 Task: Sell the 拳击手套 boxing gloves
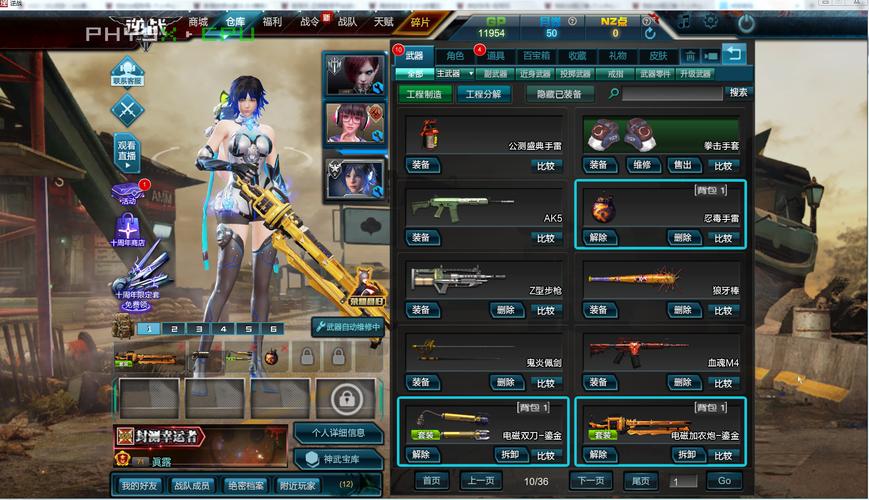(682, 166)
